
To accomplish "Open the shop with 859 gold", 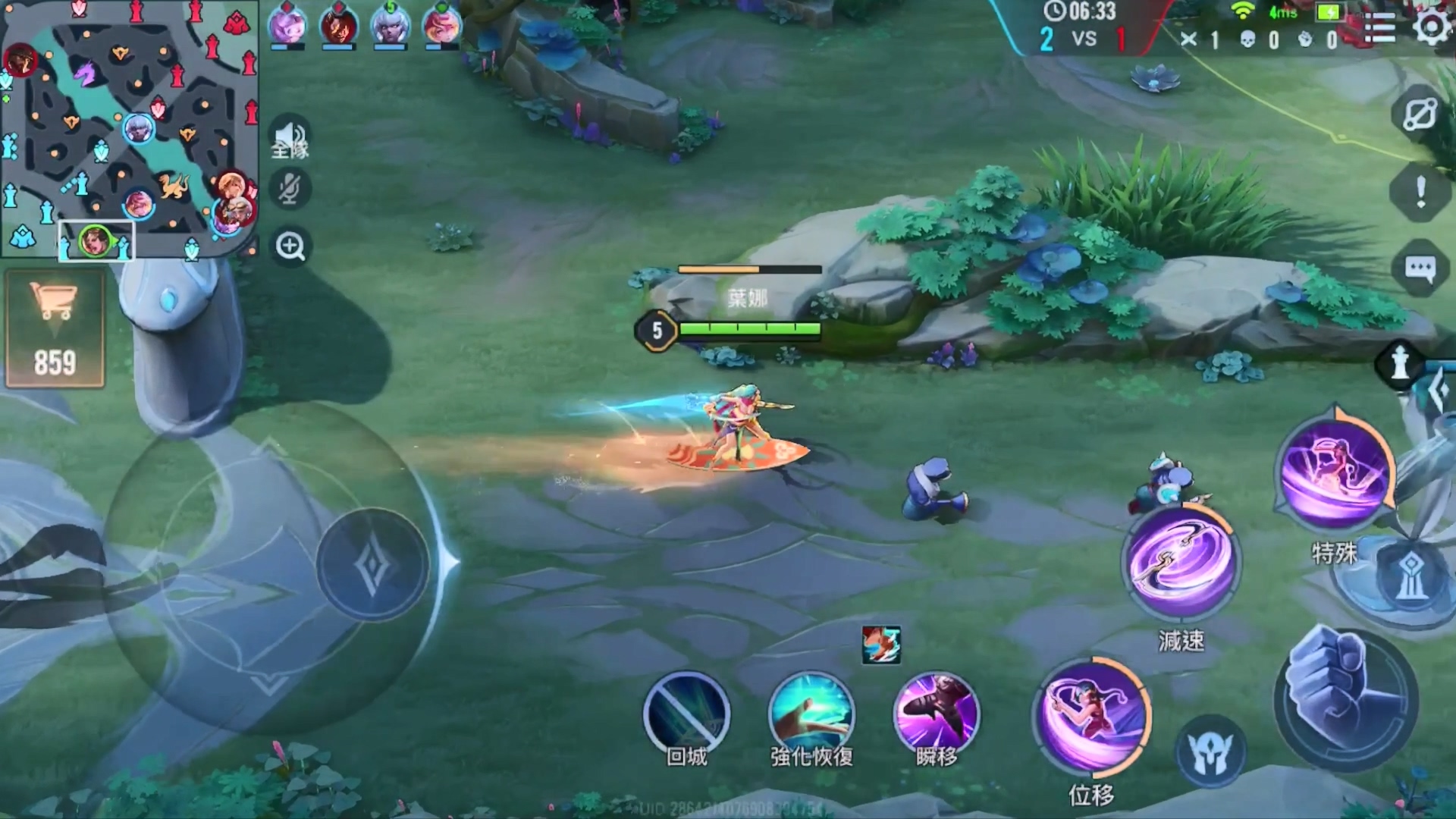I will (x=55, y=330).
